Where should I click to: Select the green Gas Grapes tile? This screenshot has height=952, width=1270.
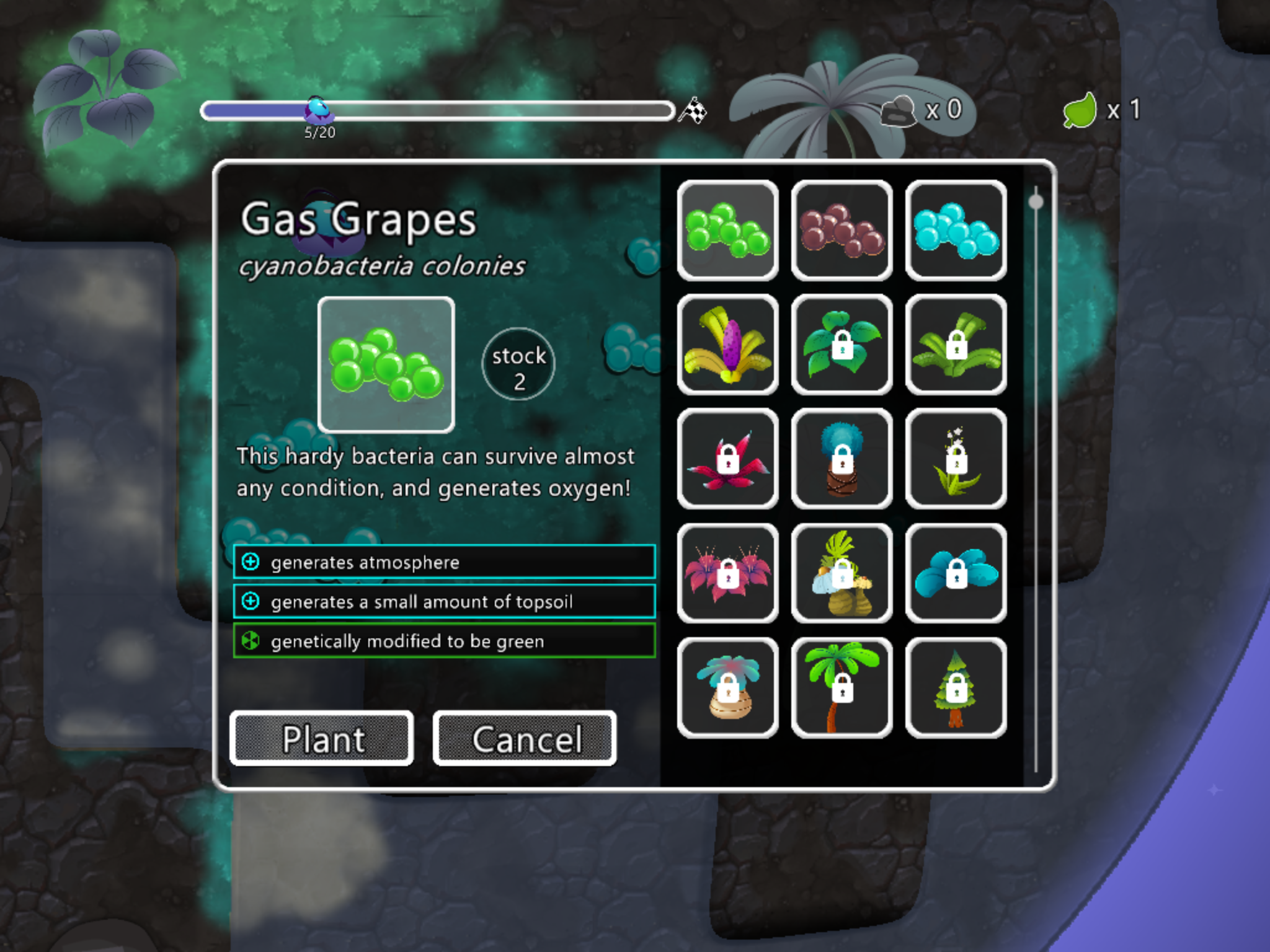(727, 231)
